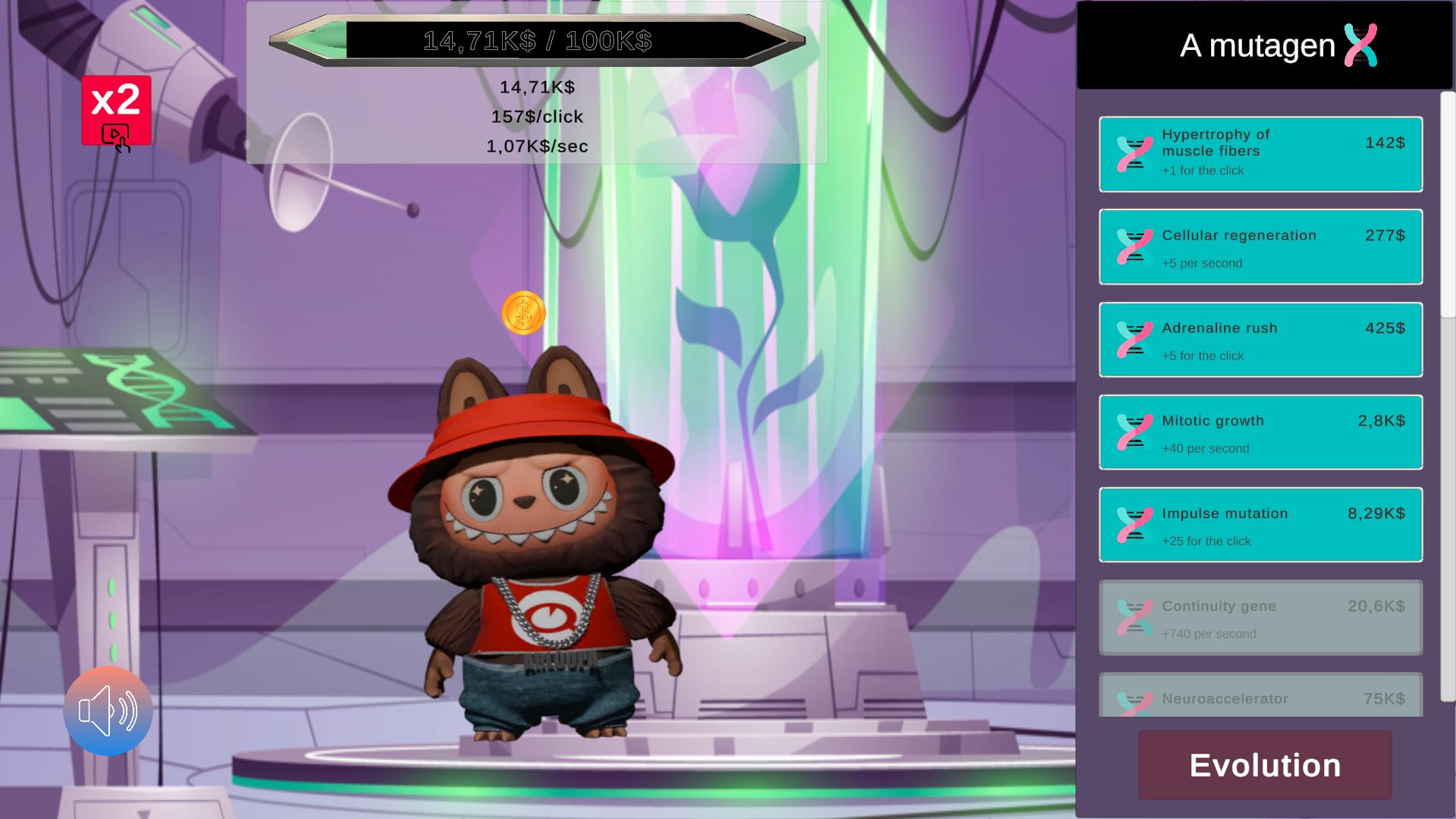Click the DNA icon on Mitotic growth
This screenshot has width=1456, height=819.
pyautogui.click(x=1133, y=431)
